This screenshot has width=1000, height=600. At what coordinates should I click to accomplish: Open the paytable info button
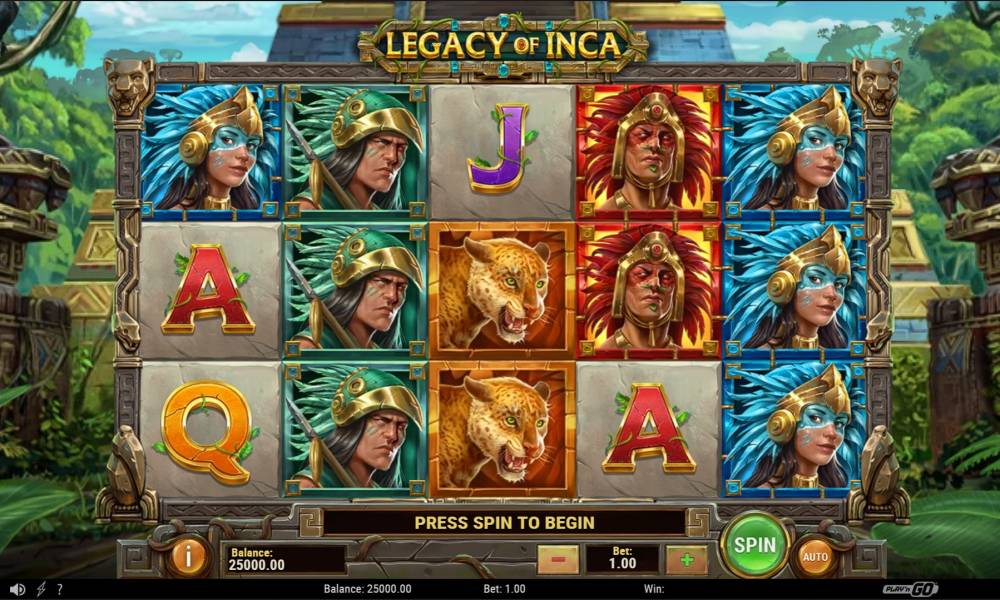pos(187,557)
